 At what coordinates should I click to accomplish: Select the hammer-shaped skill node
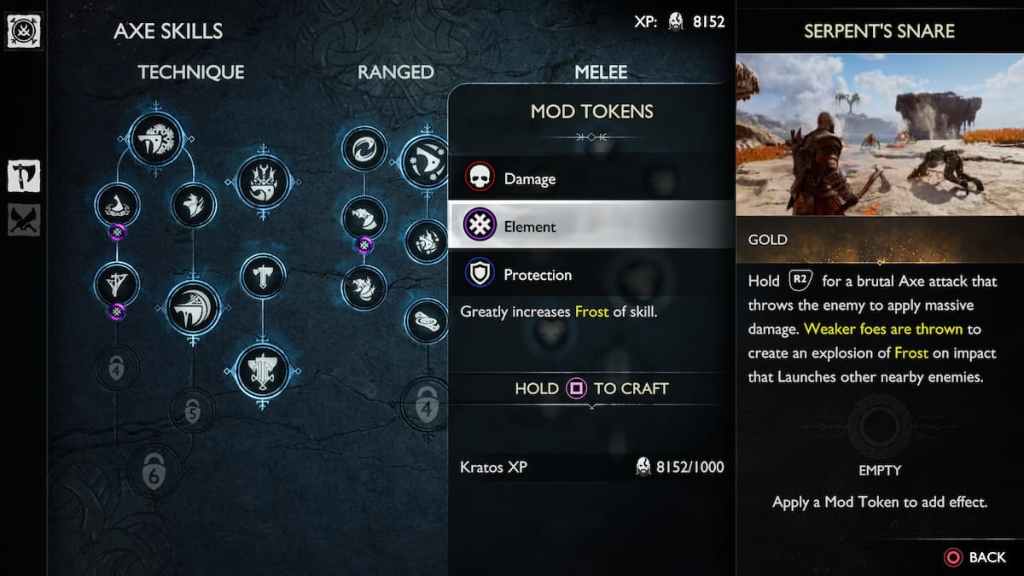click(x=263, y=276)
